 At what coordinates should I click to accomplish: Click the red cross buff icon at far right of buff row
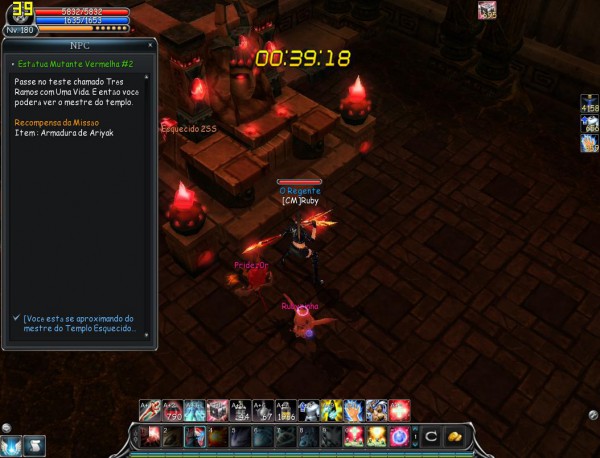click(x=400, y=410)
